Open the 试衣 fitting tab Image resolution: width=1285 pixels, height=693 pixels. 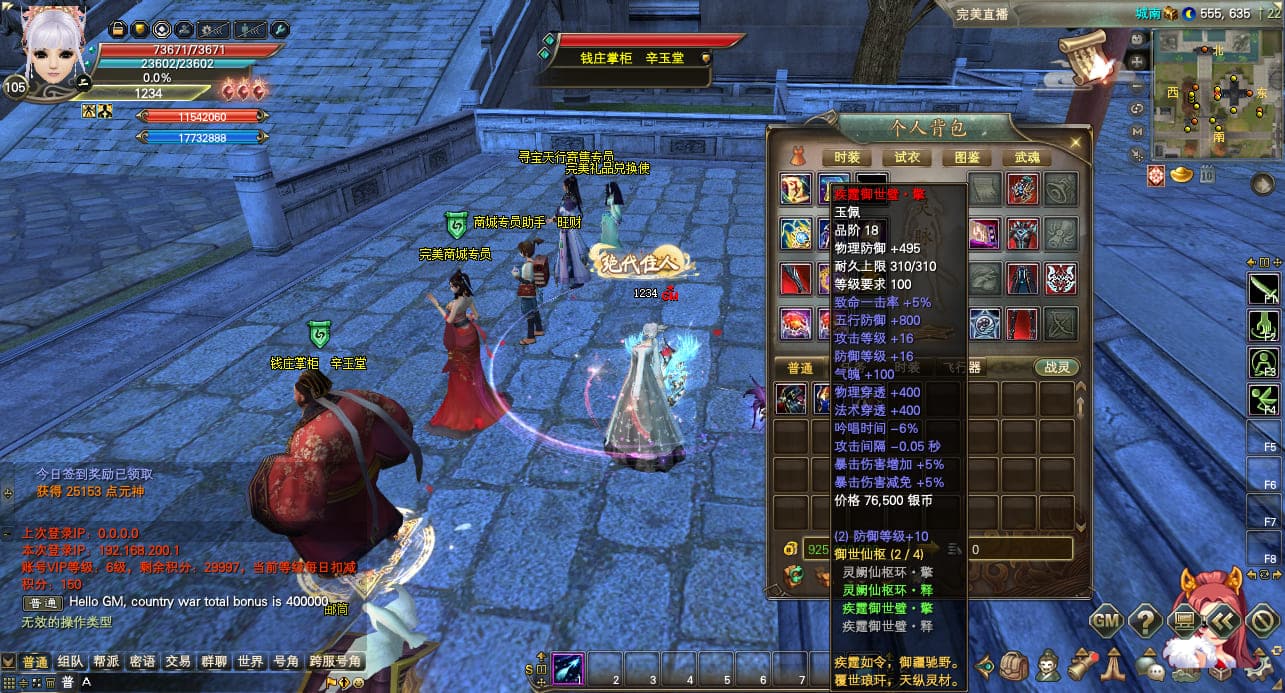point(906,157)
